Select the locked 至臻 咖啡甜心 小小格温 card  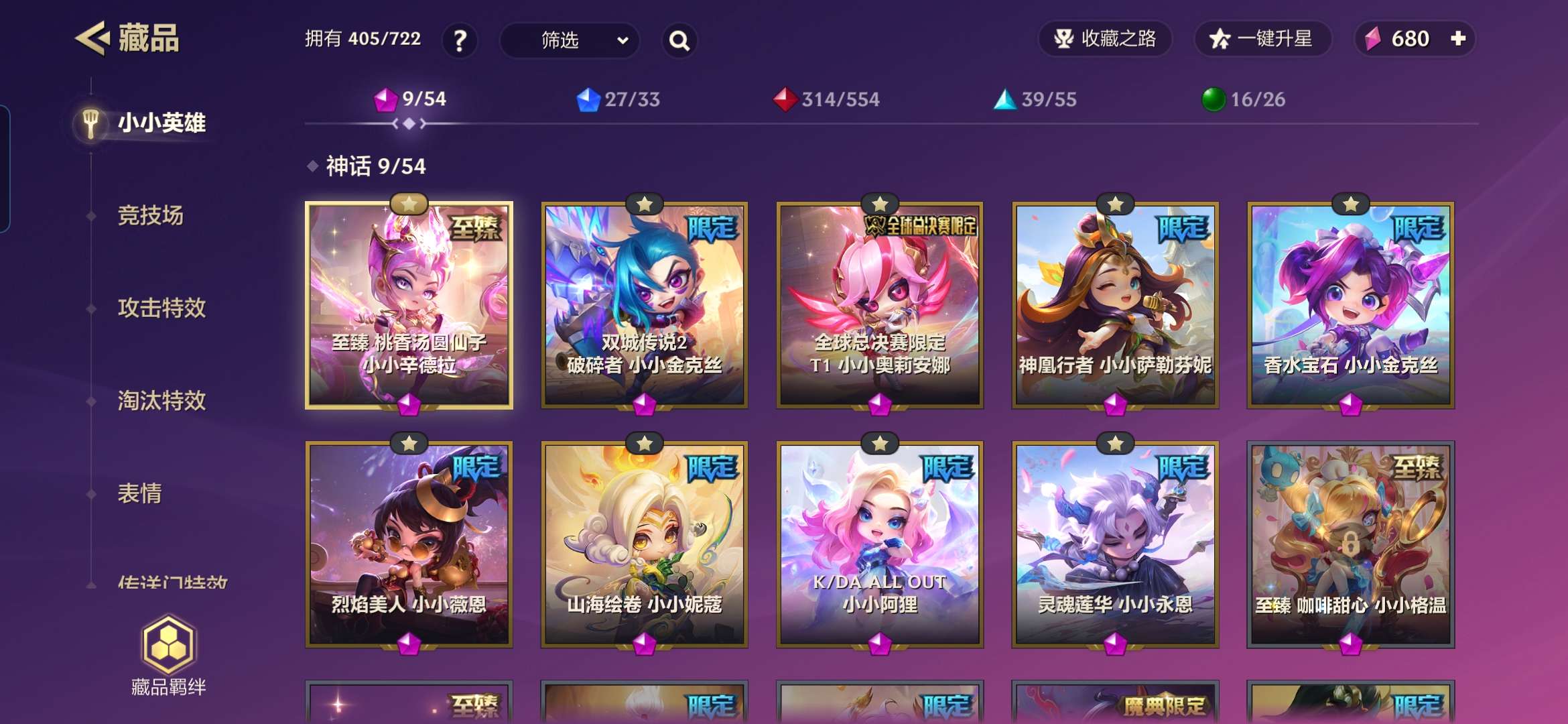(x=1350, y=544)
